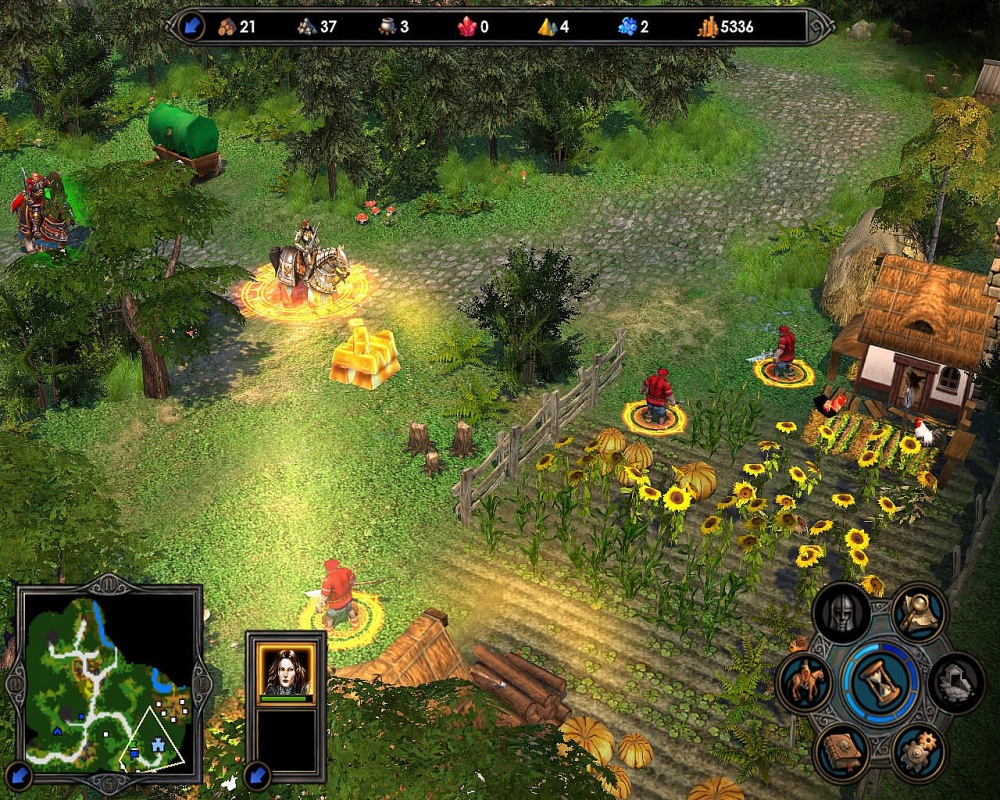End the turn with the hourglass button
1000x800 pixels.
click(x=880, y=682)
